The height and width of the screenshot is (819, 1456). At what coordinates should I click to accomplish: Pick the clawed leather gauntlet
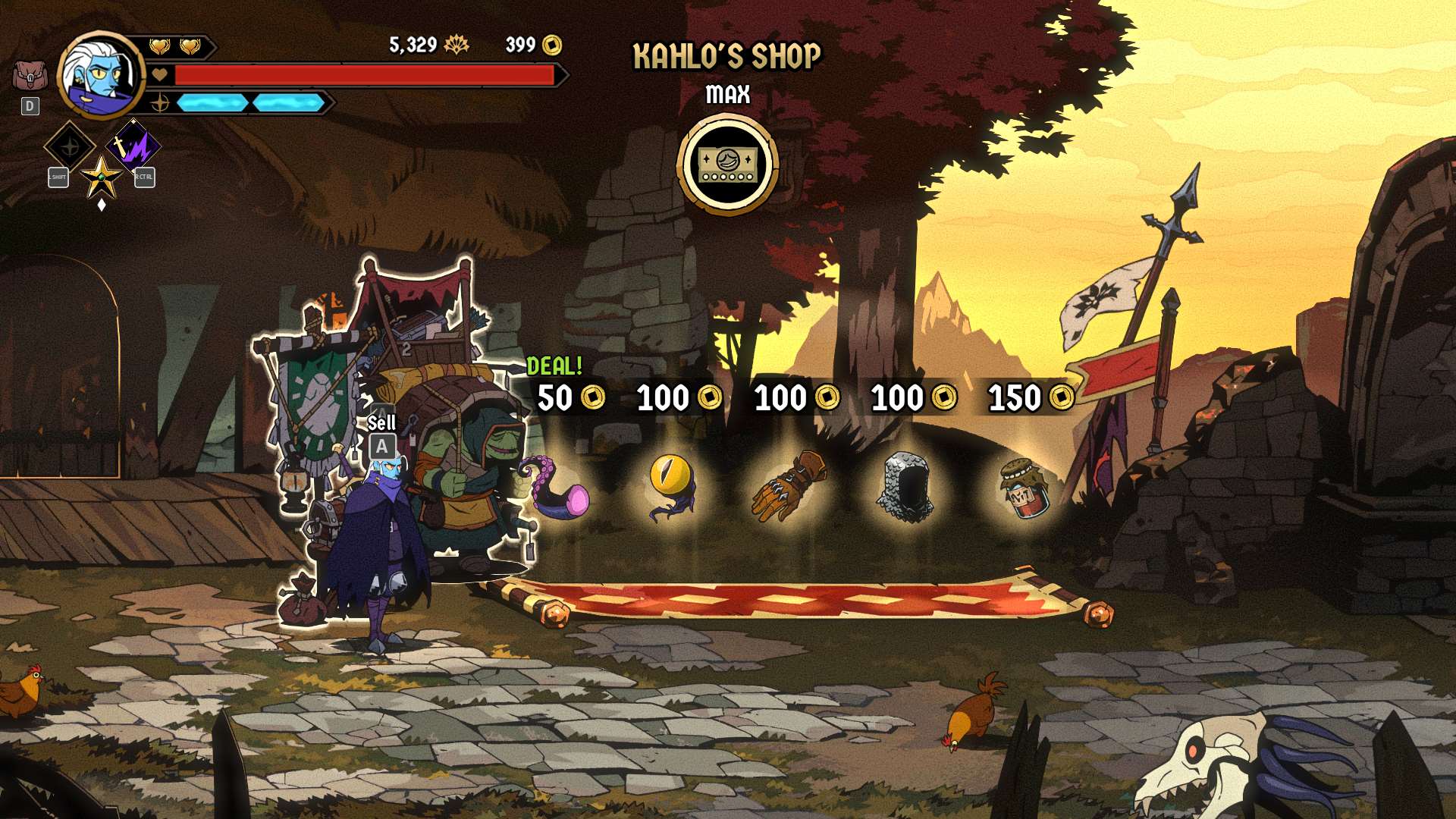(x=789, y=486)
